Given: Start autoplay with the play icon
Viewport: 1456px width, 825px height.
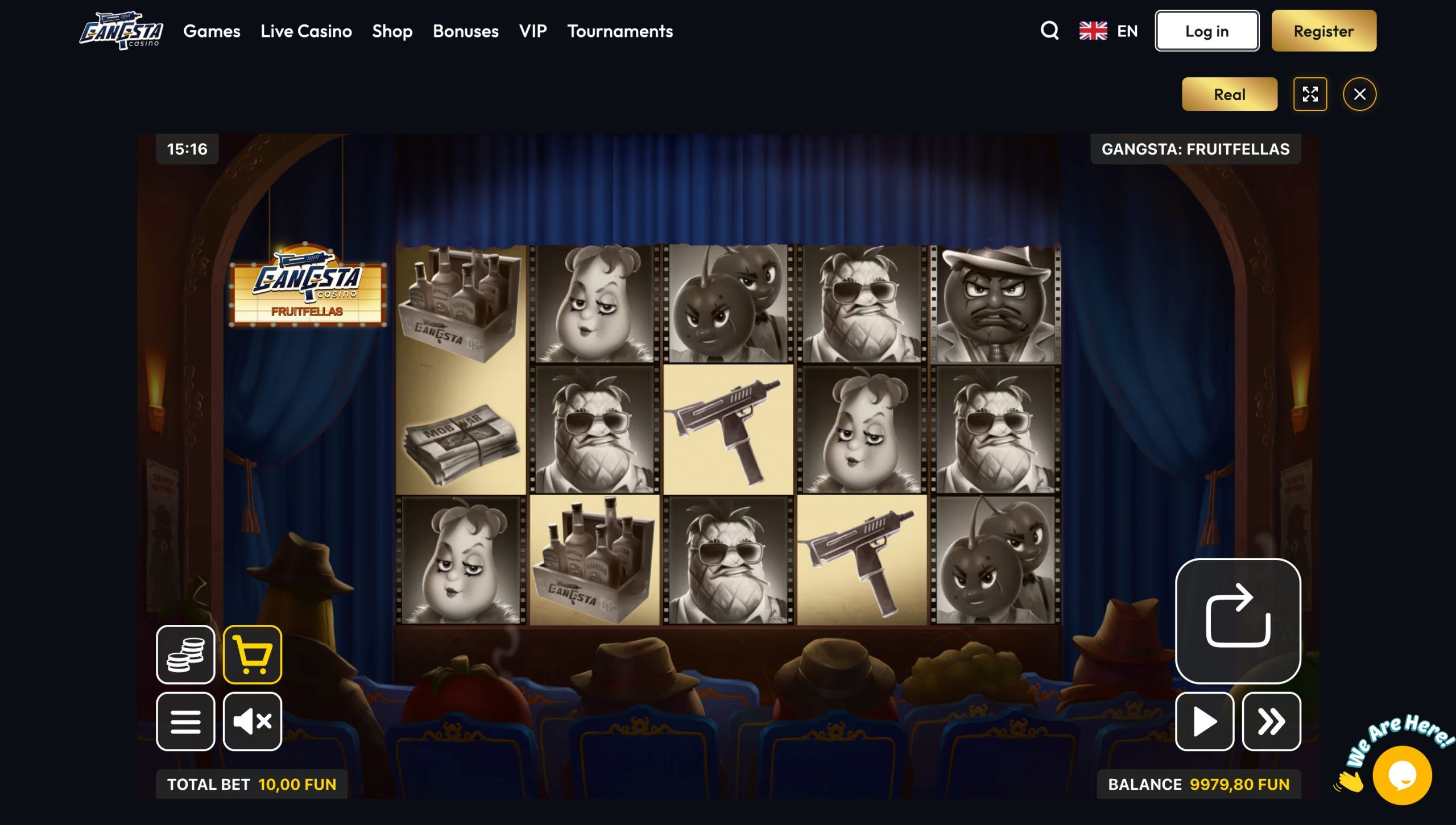Looking at the screenshot, I should pos(1204,720).
